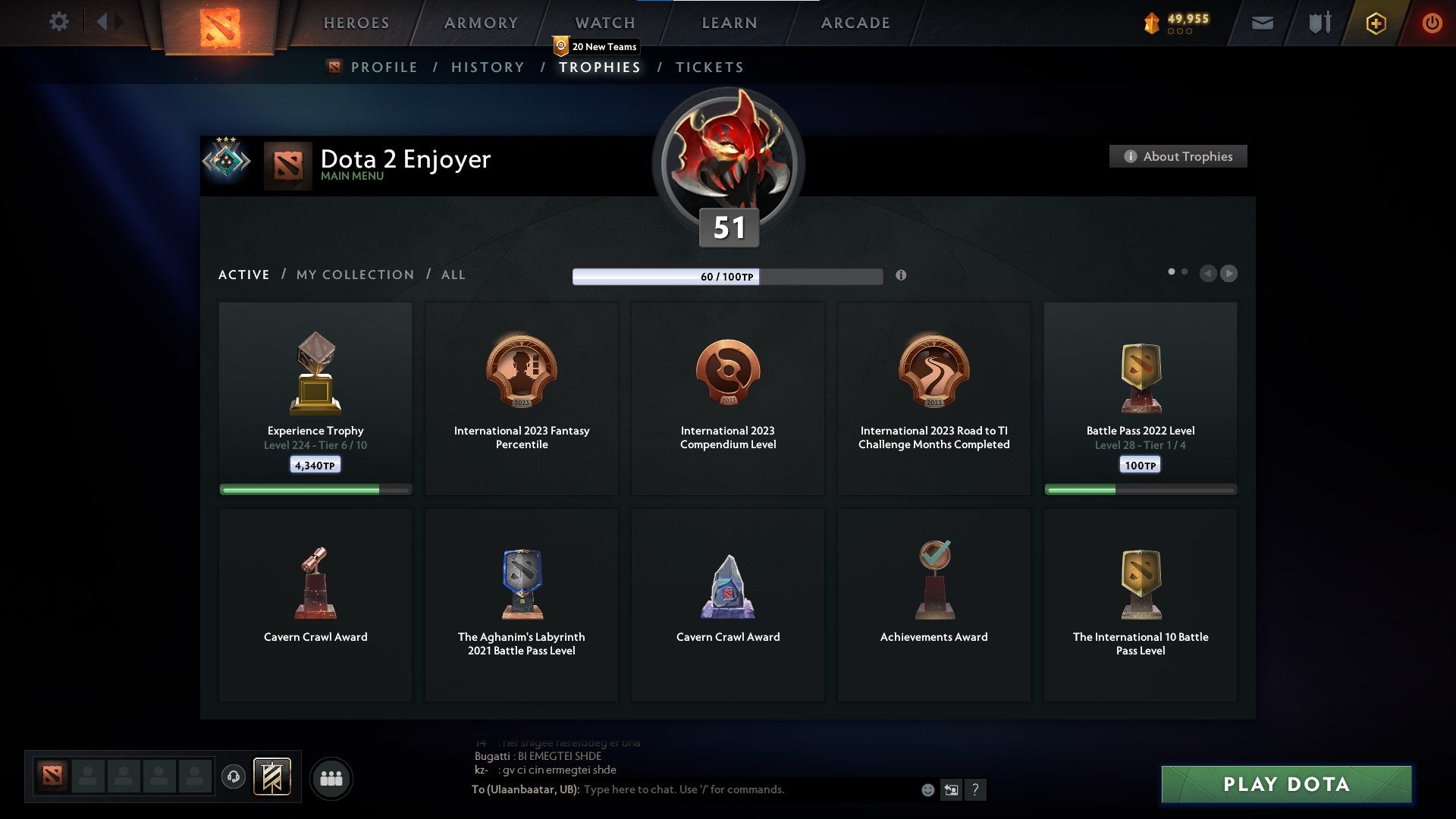Open the settings gear

point(58,22)
